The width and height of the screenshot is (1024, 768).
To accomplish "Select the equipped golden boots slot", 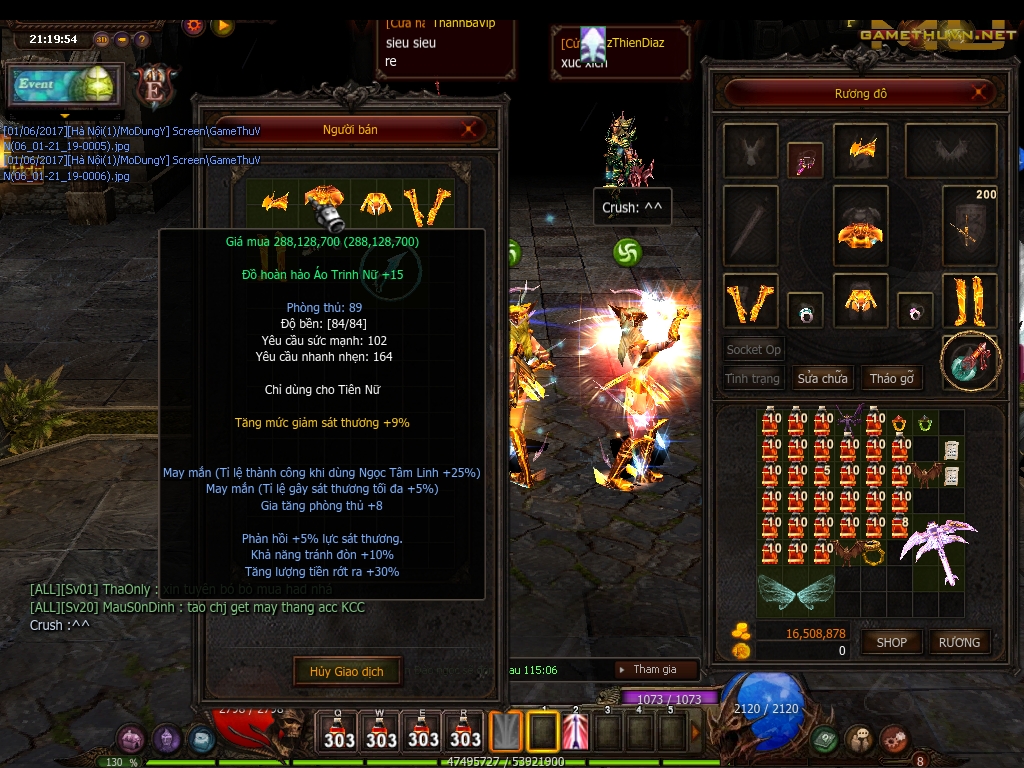I will click(969, 300).
